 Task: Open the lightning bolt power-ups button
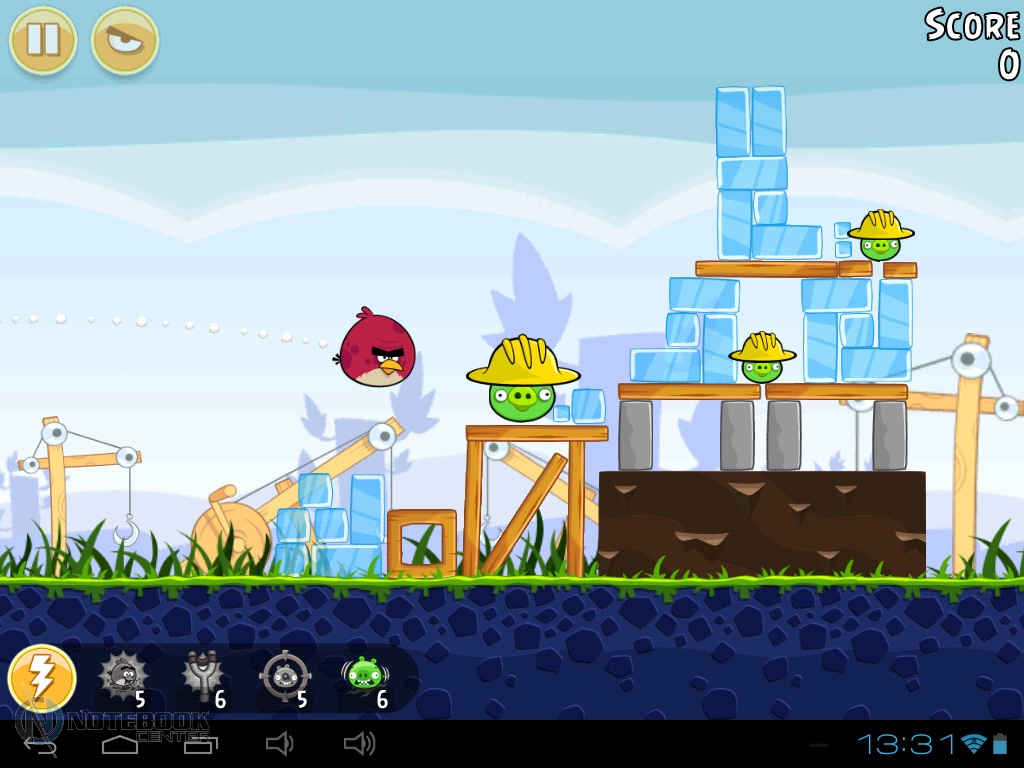coord(42,678)
